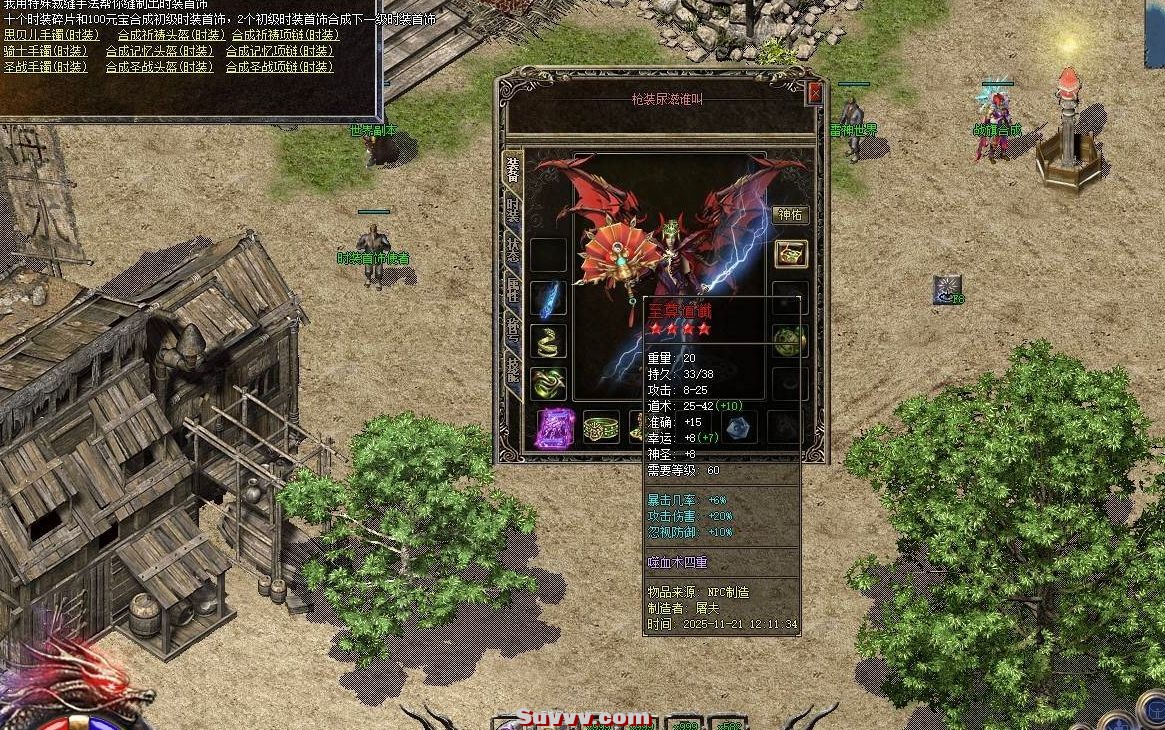This screenshot has width=1165, height=730.
Task: Select the purple spellbook slot
Action: [x=554, y=427]
